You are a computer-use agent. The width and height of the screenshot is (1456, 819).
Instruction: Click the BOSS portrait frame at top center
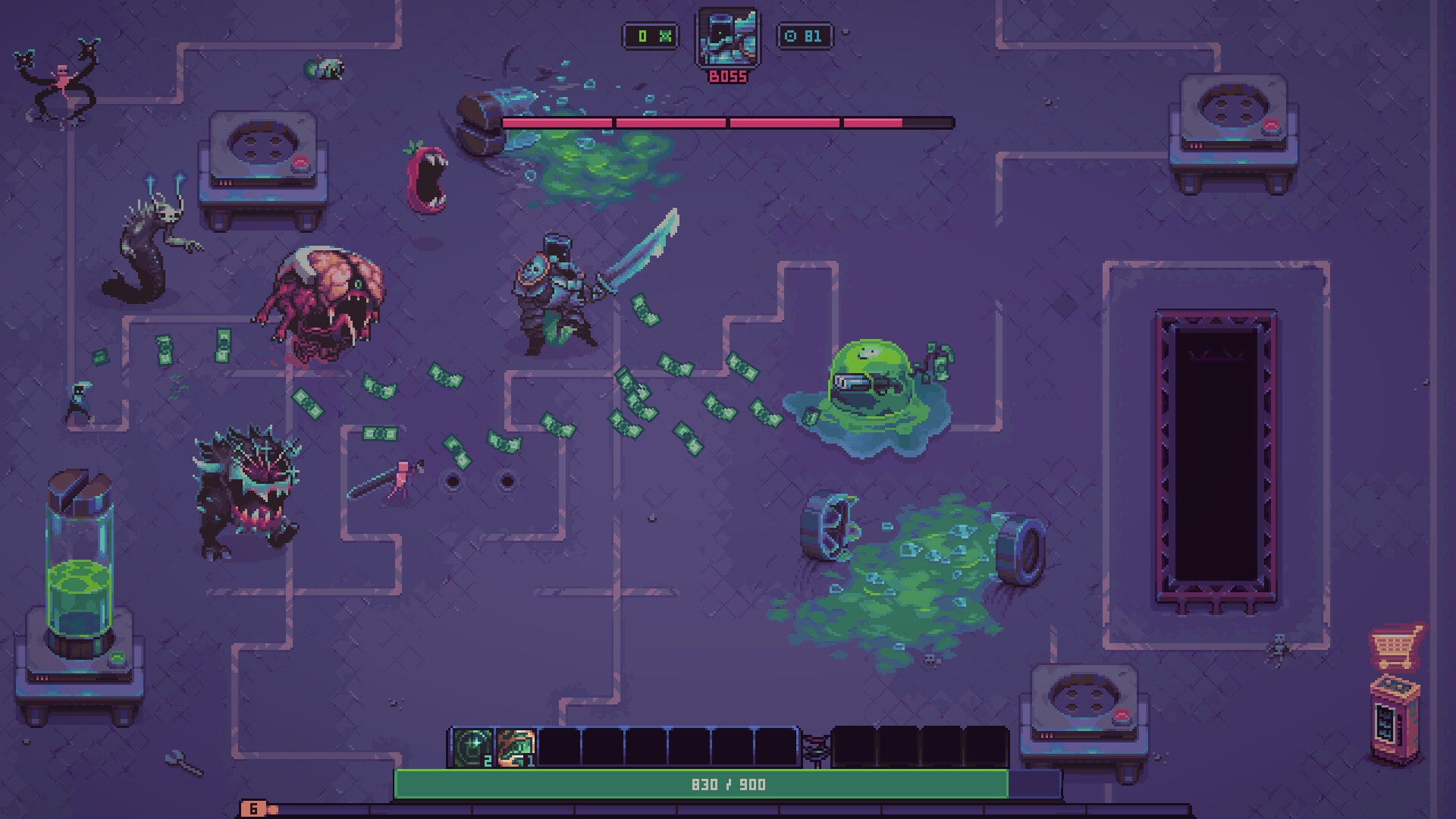point(728,38)
